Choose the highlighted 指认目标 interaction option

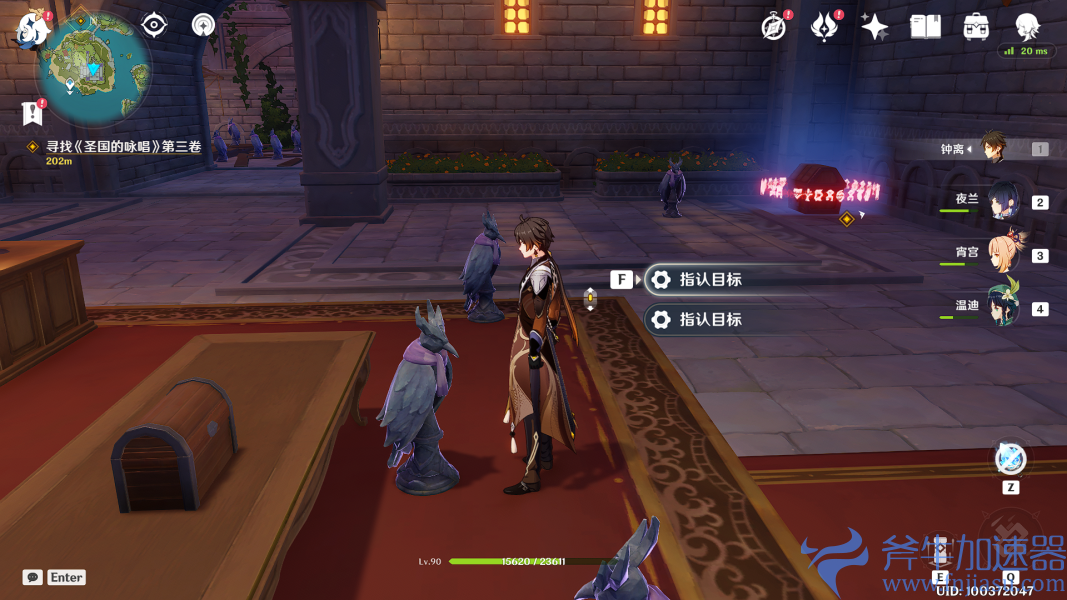(710, 280)
